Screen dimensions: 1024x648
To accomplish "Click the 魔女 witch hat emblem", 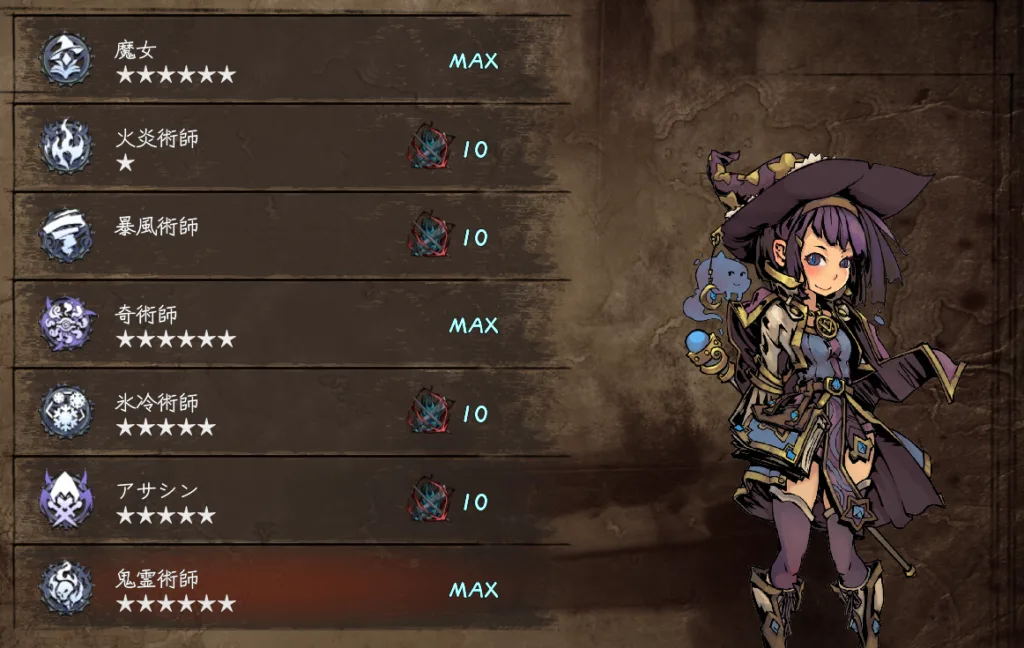I will [66, 60].
